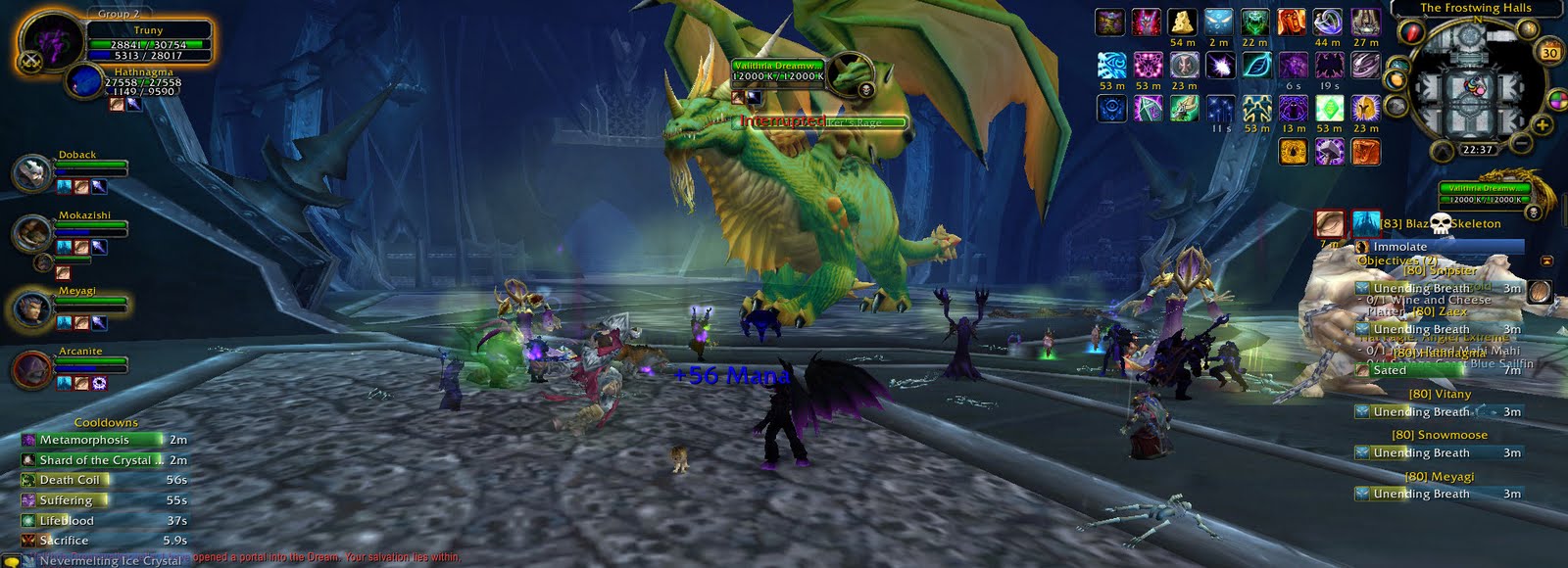Target party member Arcanite
Image resolution: width=1568 pixels, height=568 pixels.
pyautogui.click(x=33, y=370)
